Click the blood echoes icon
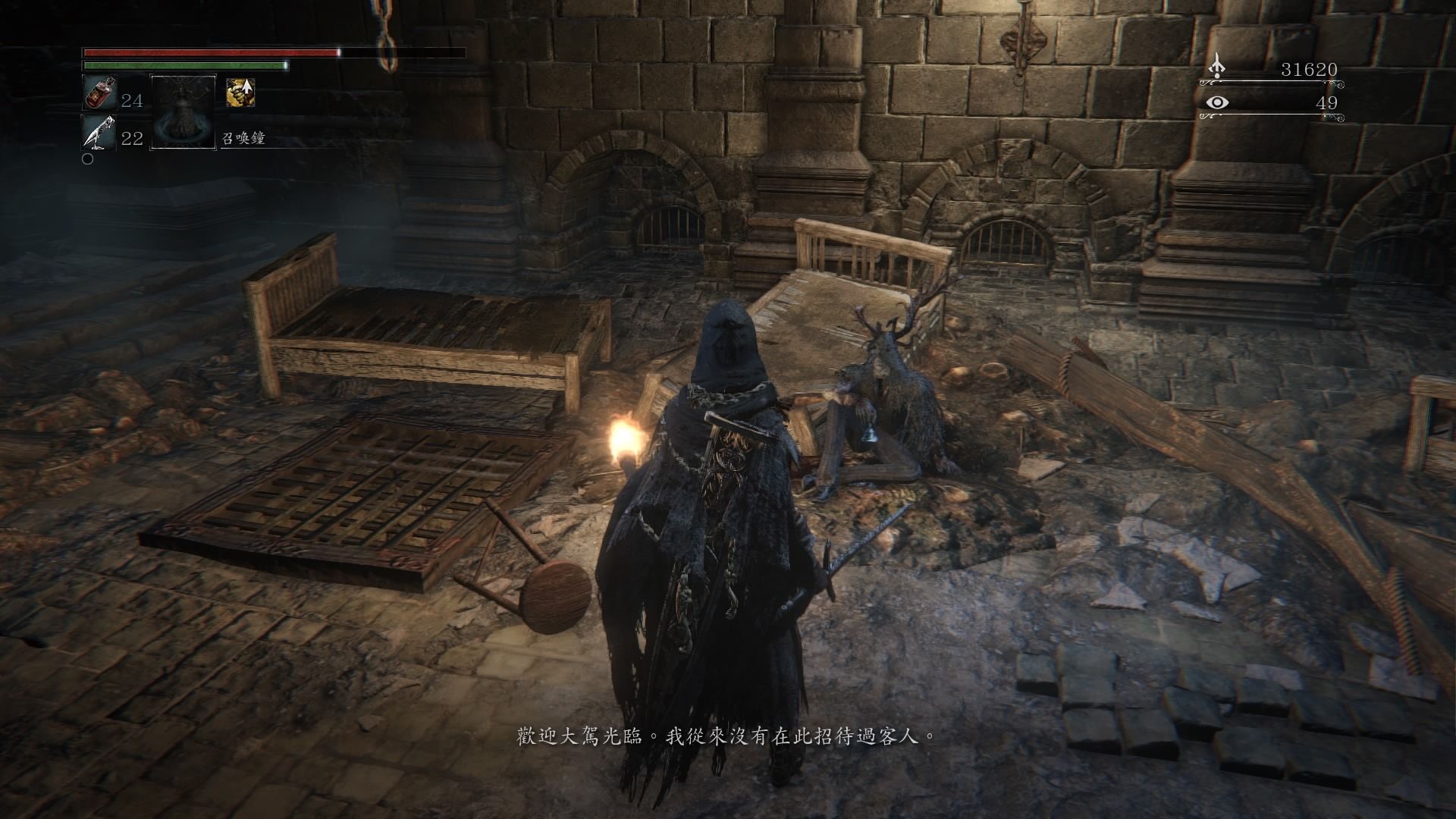 click(1217, 67)
